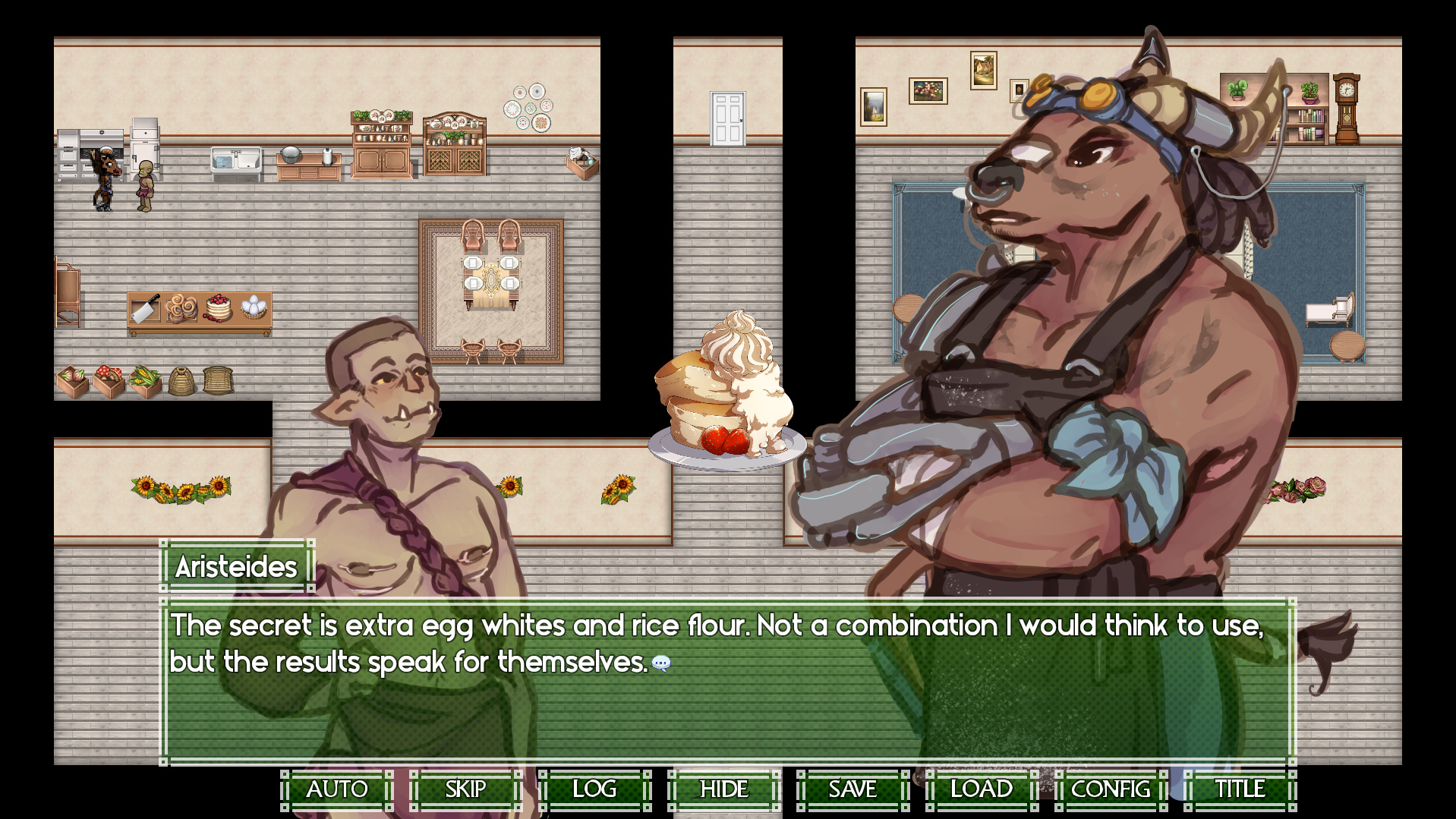Open the dialogue LOG
The width and height of the screenshot is (1456, 819).
click(594, 789)
